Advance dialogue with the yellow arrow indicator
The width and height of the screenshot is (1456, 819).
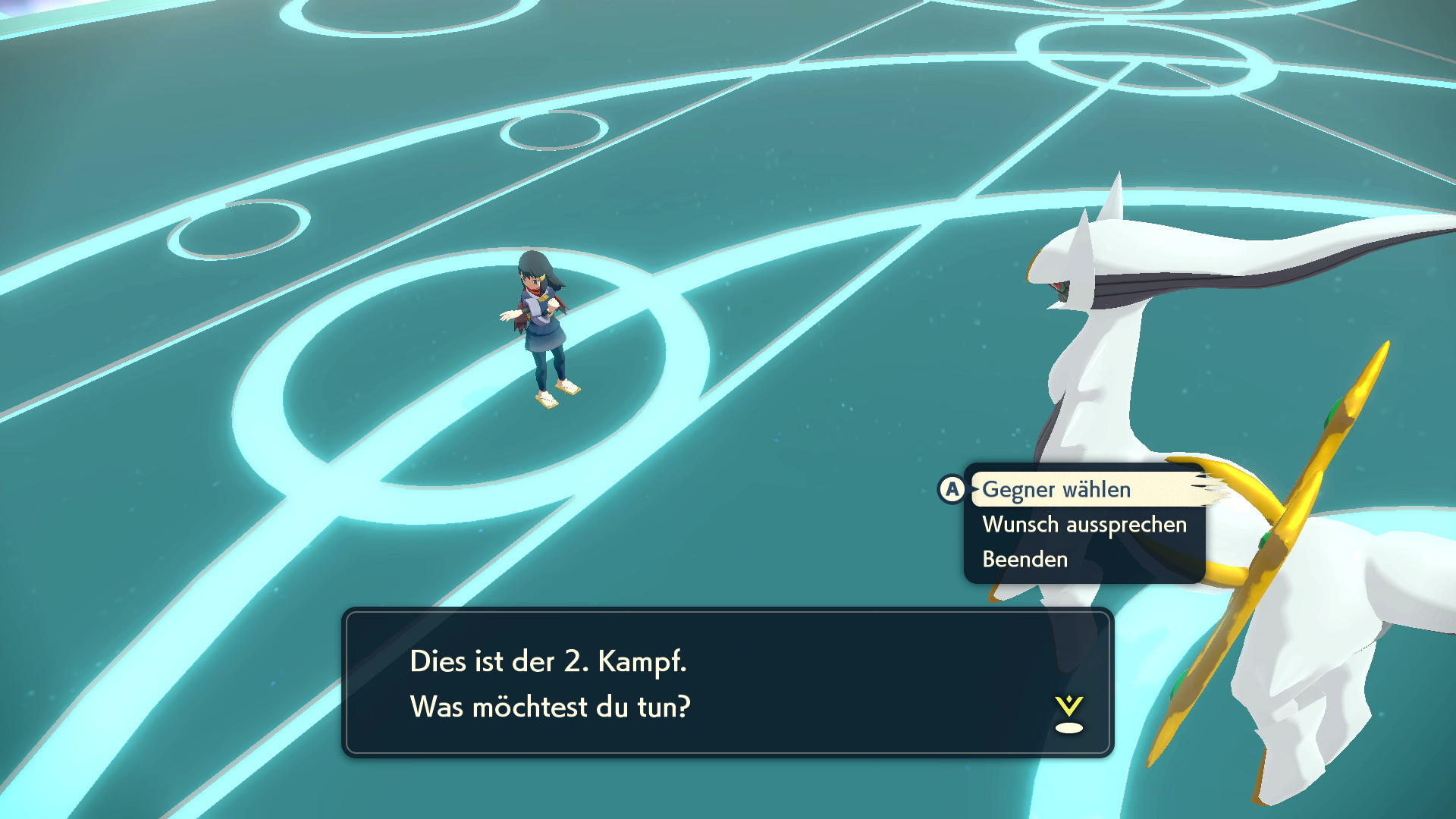tap(1068, 714)
